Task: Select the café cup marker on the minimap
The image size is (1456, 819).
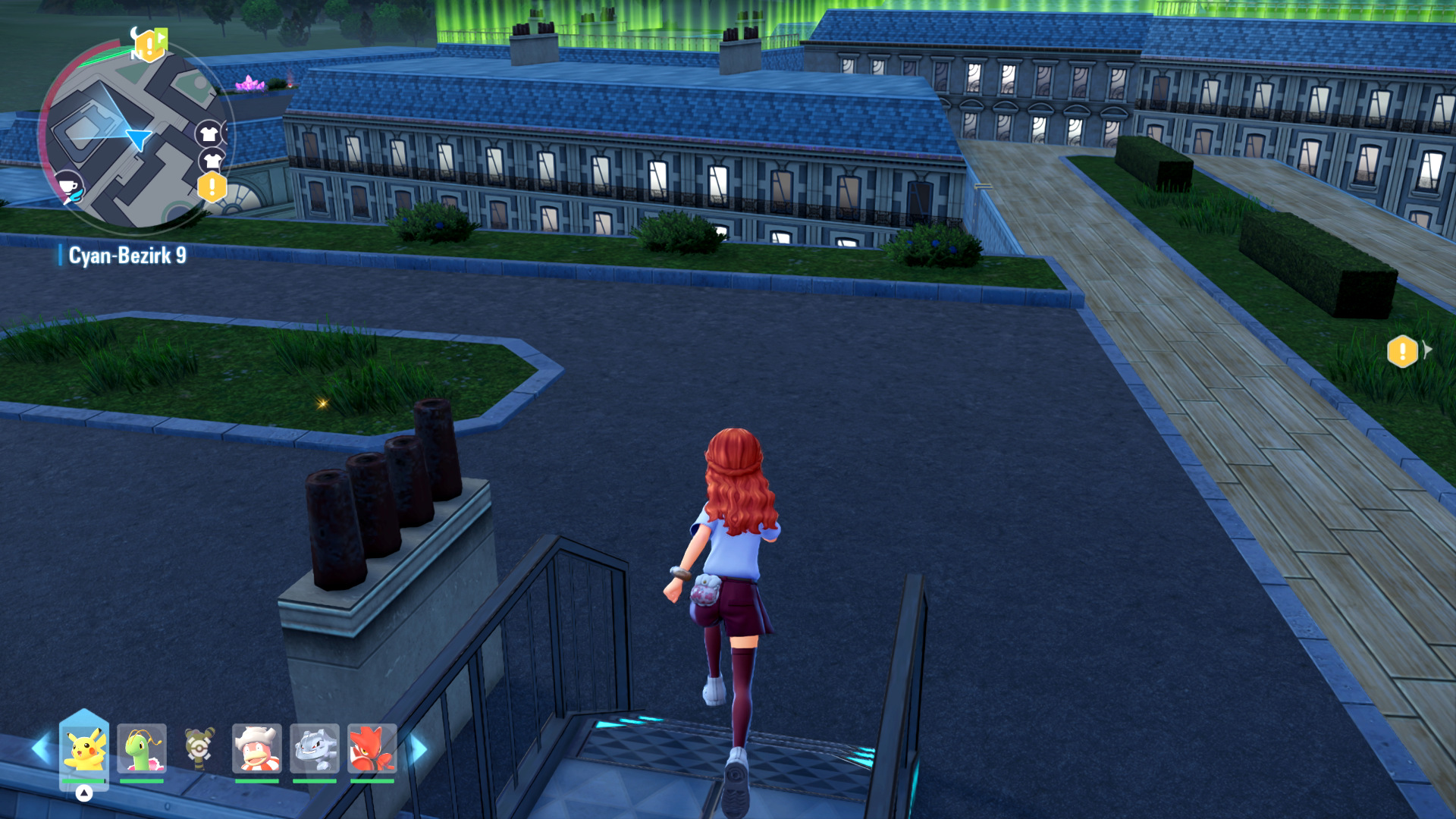Action: [68, 185]
